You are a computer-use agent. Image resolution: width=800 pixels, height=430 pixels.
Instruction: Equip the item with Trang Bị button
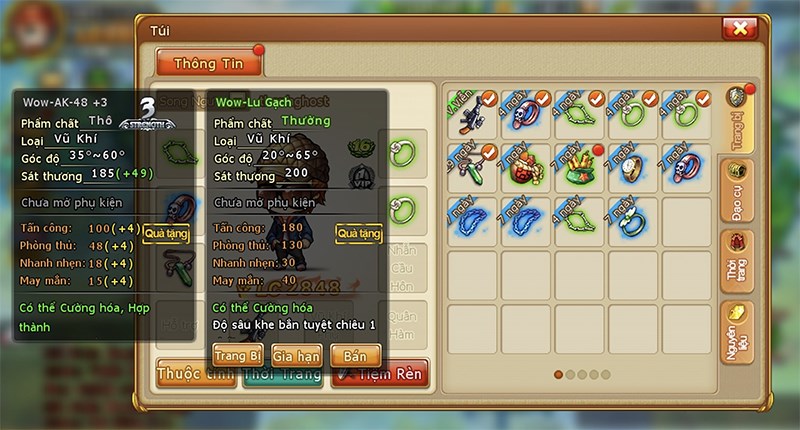(x=238, y=354)
